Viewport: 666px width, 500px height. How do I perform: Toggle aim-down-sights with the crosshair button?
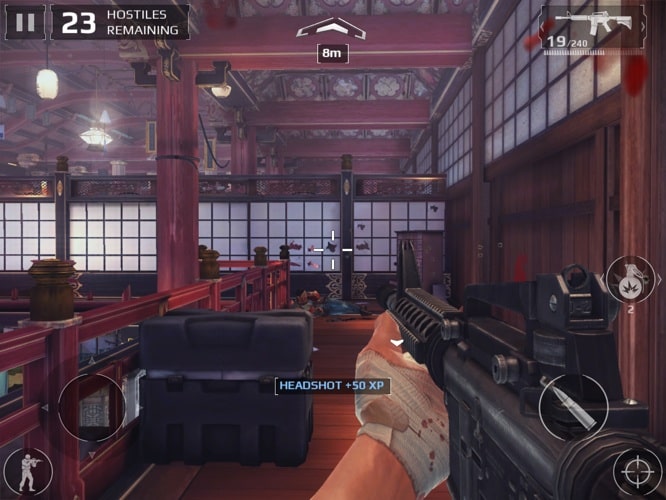point(637,470)
